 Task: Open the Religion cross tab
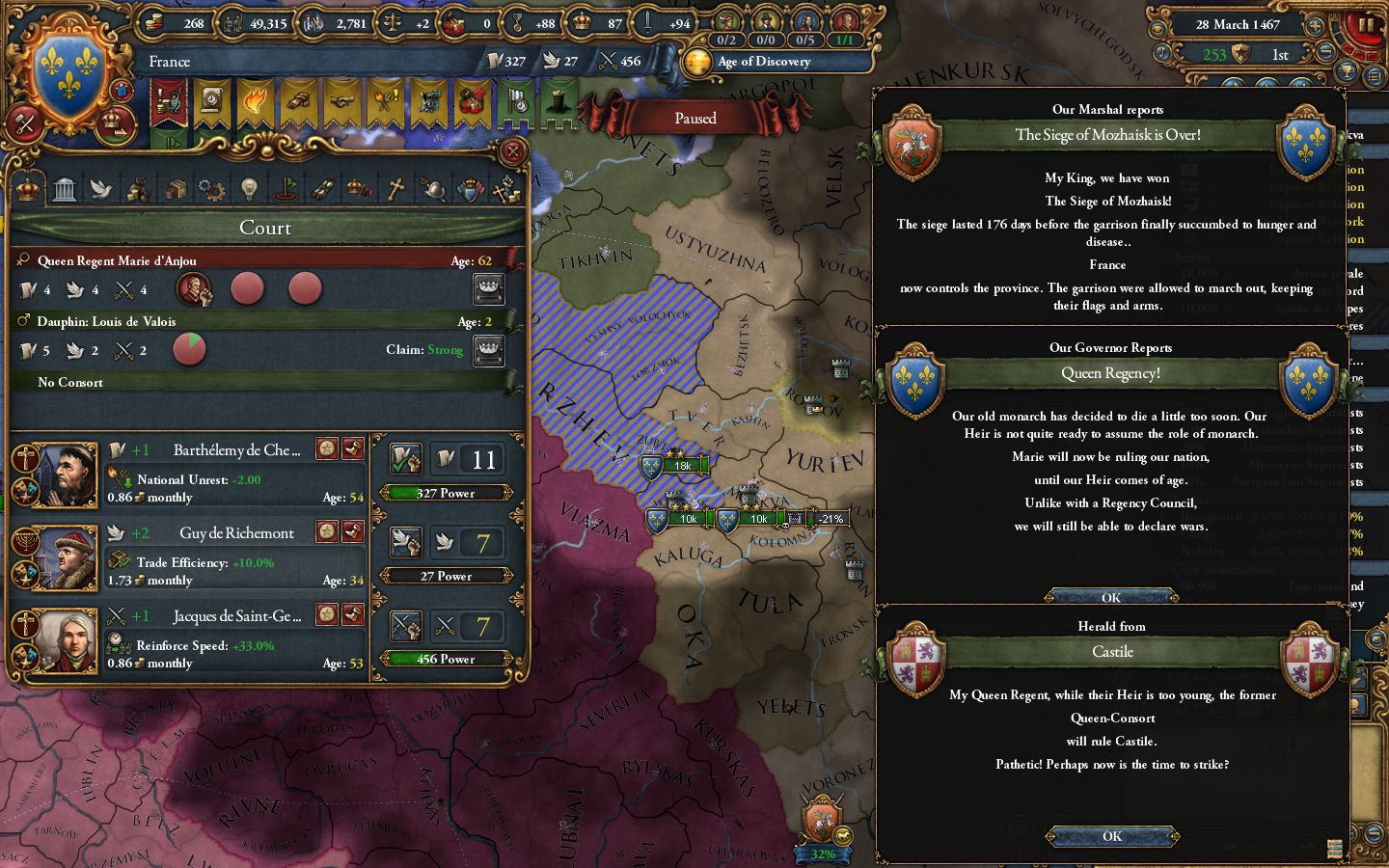[x=395, y=188]
